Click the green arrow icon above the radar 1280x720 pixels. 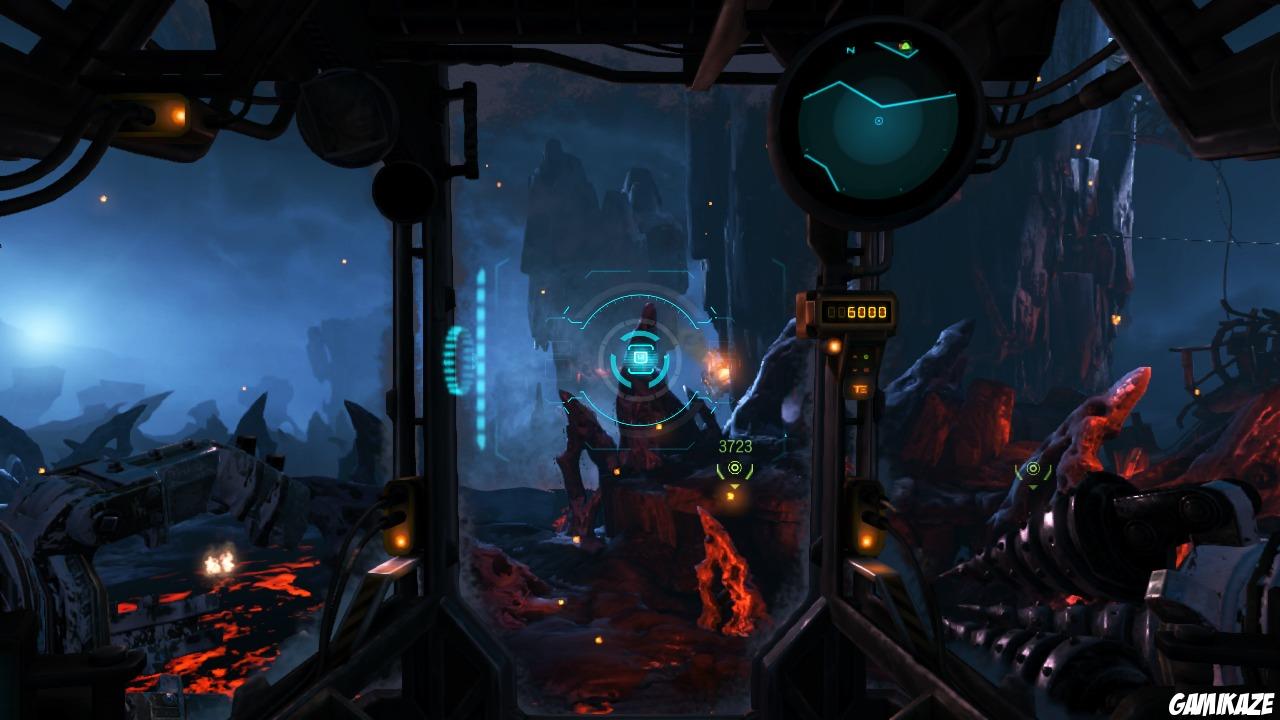pyautogui.click(x=904, y=46)
